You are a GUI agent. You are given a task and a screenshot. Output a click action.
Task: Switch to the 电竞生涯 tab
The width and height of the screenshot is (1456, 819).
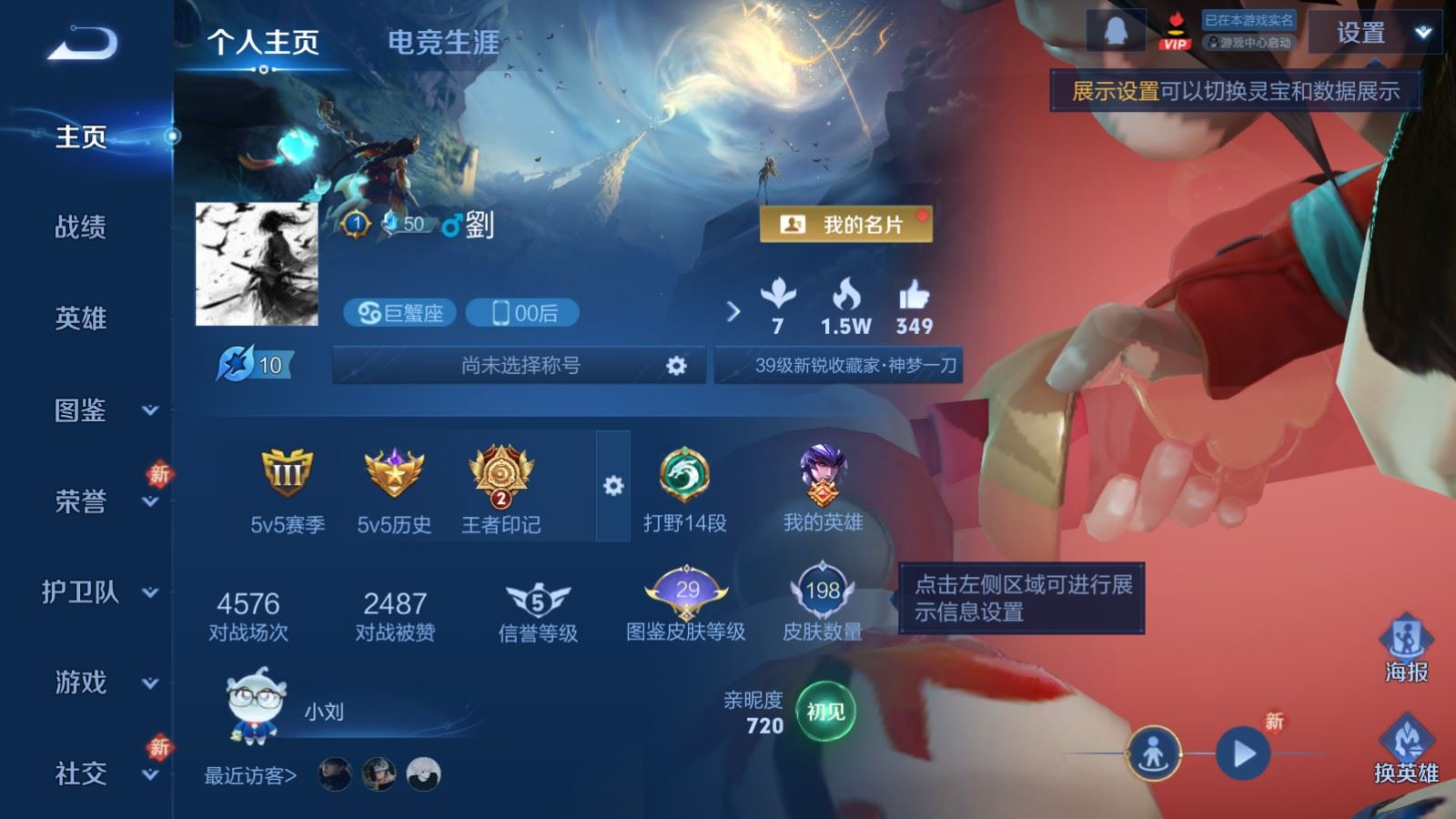coord(443,42)
